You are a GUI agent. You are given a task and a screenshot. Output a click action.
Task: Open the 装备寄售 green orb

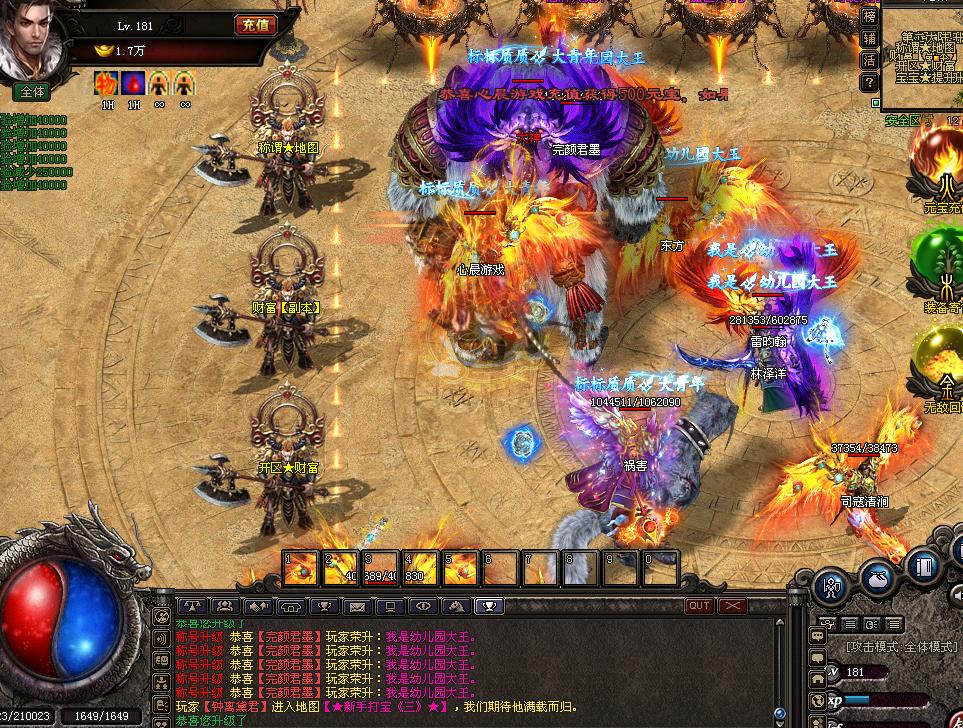[x=940, y=265]
